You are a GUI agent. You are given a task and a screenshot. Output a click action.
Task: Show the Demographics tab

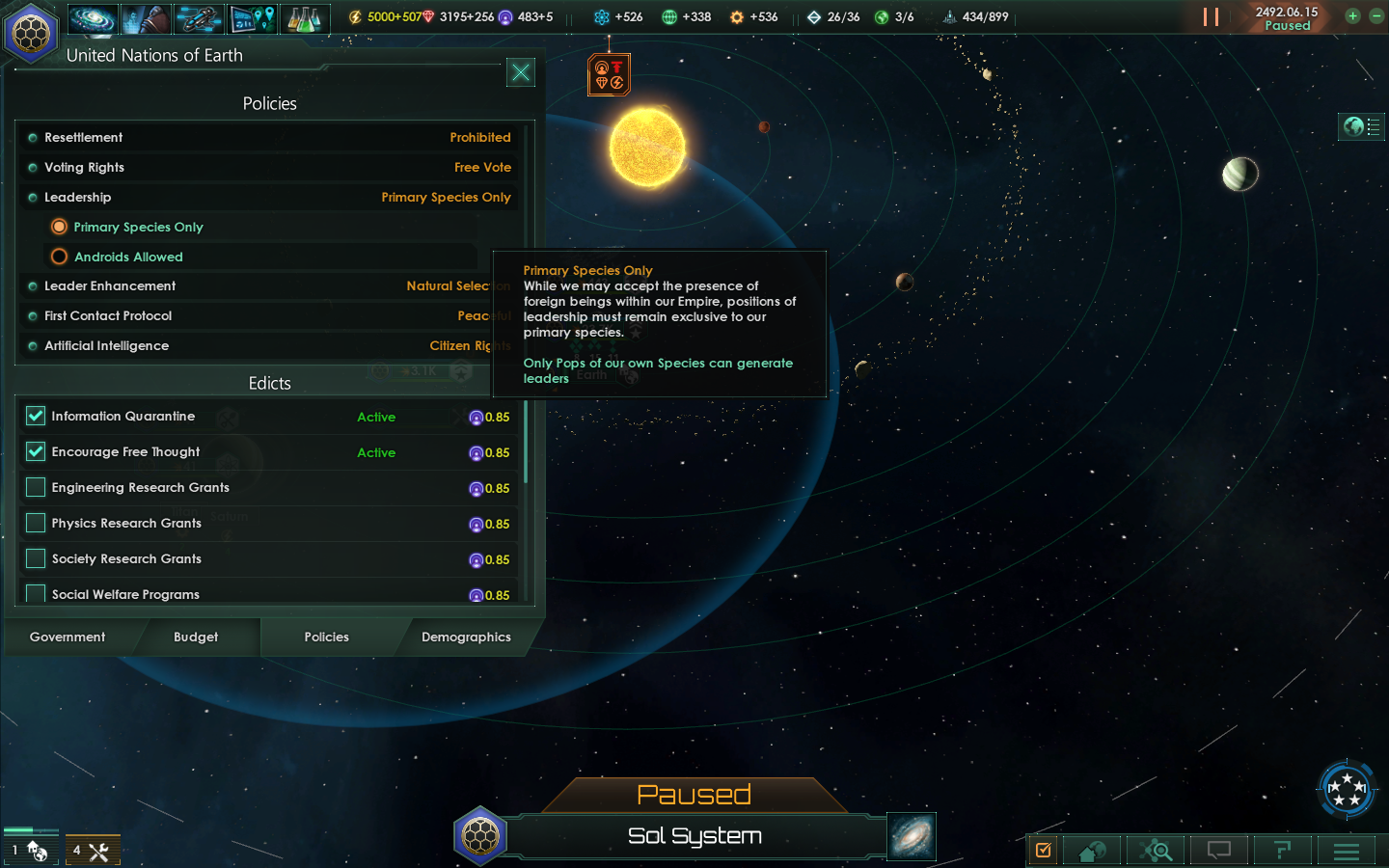(466, 637)
